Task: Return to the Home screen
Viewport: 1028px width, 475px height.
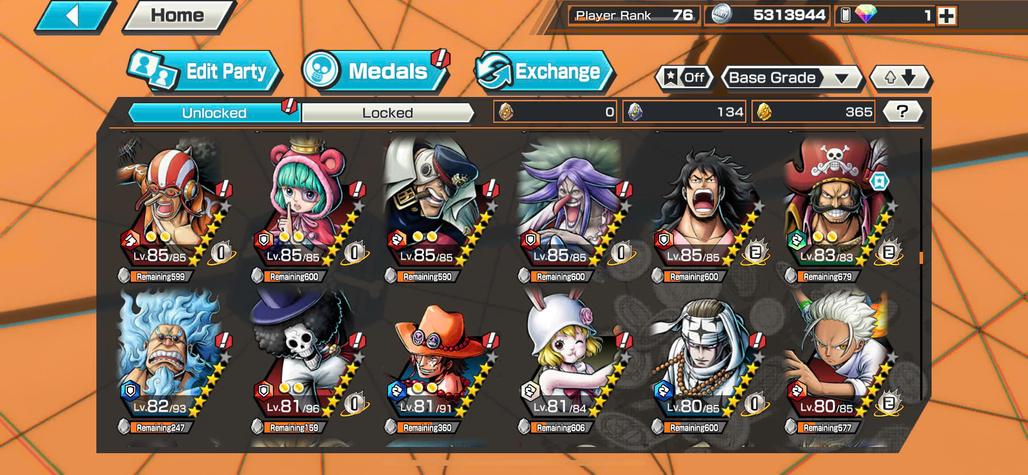Action: click(177, 16)
